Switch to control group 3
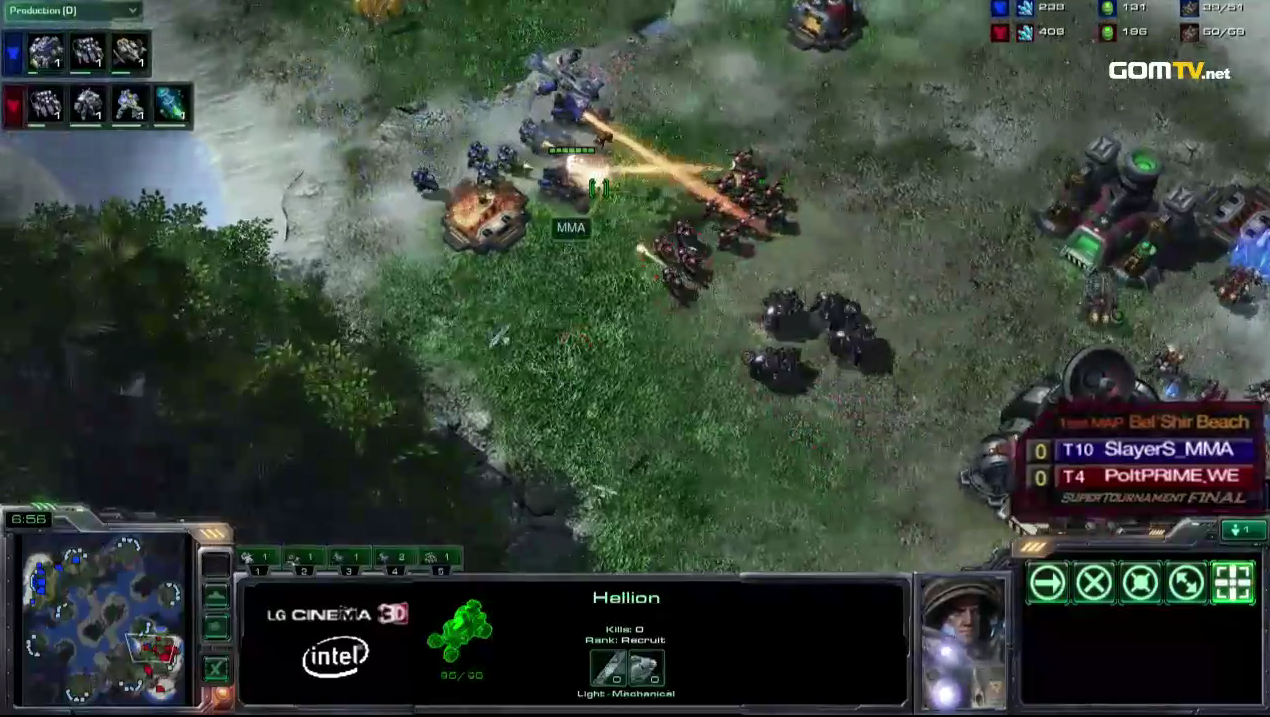This screenshot has height=717, width=1270. (x=348, y=558)
